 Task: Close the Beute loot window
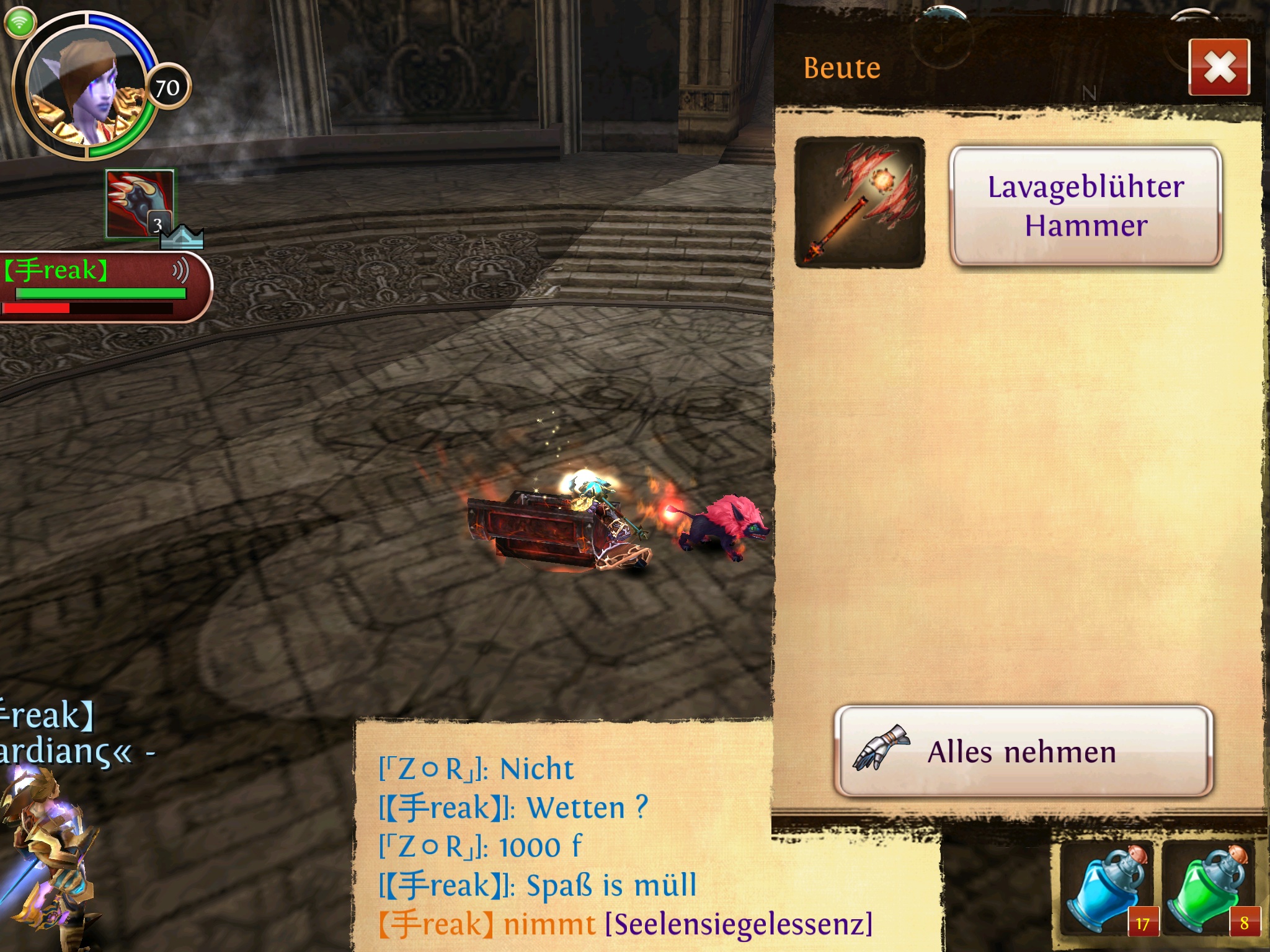click(1219, 67)
